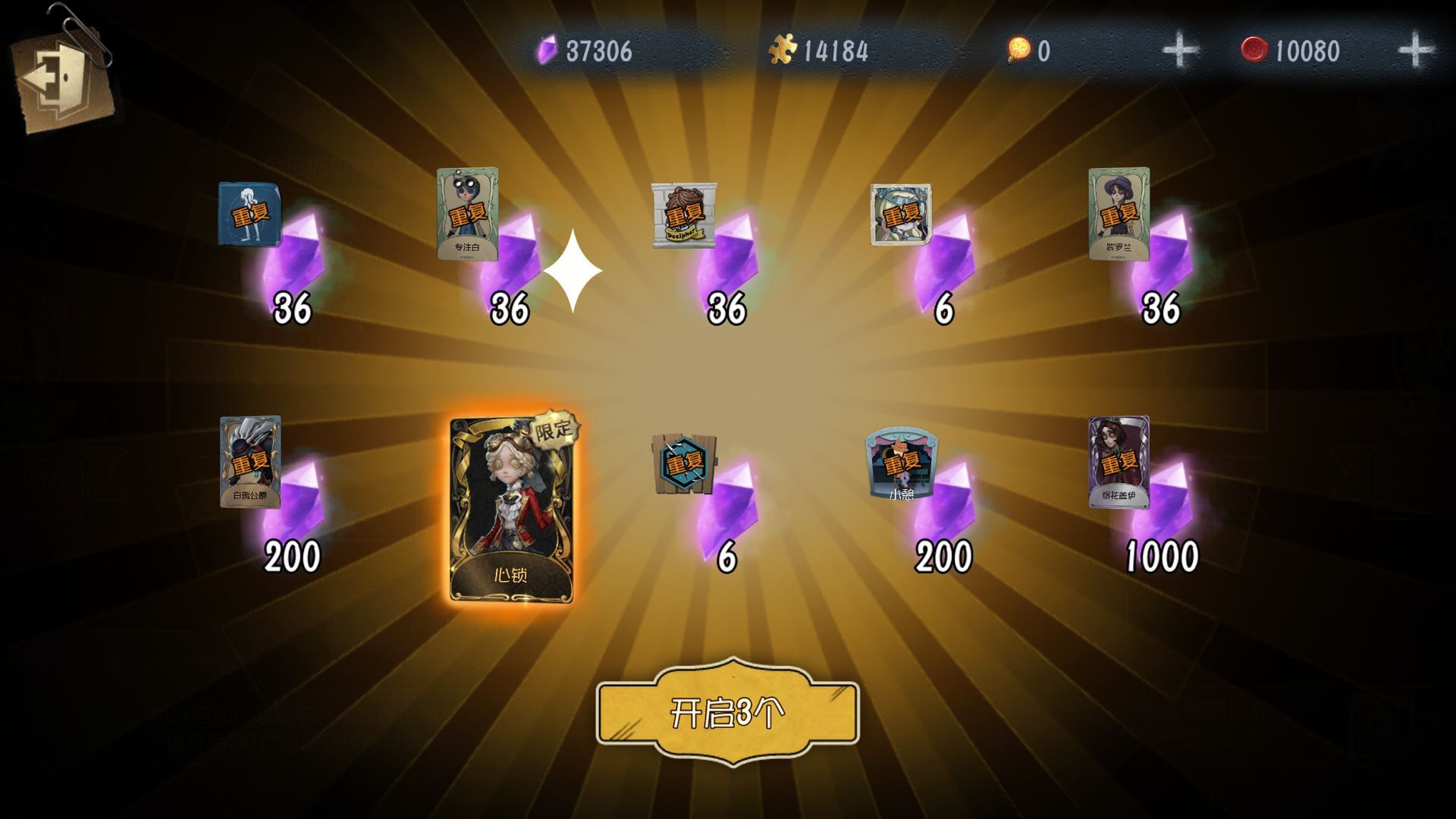
Task: Select the 心锁 limited costume card
Action: click(511, 510)
